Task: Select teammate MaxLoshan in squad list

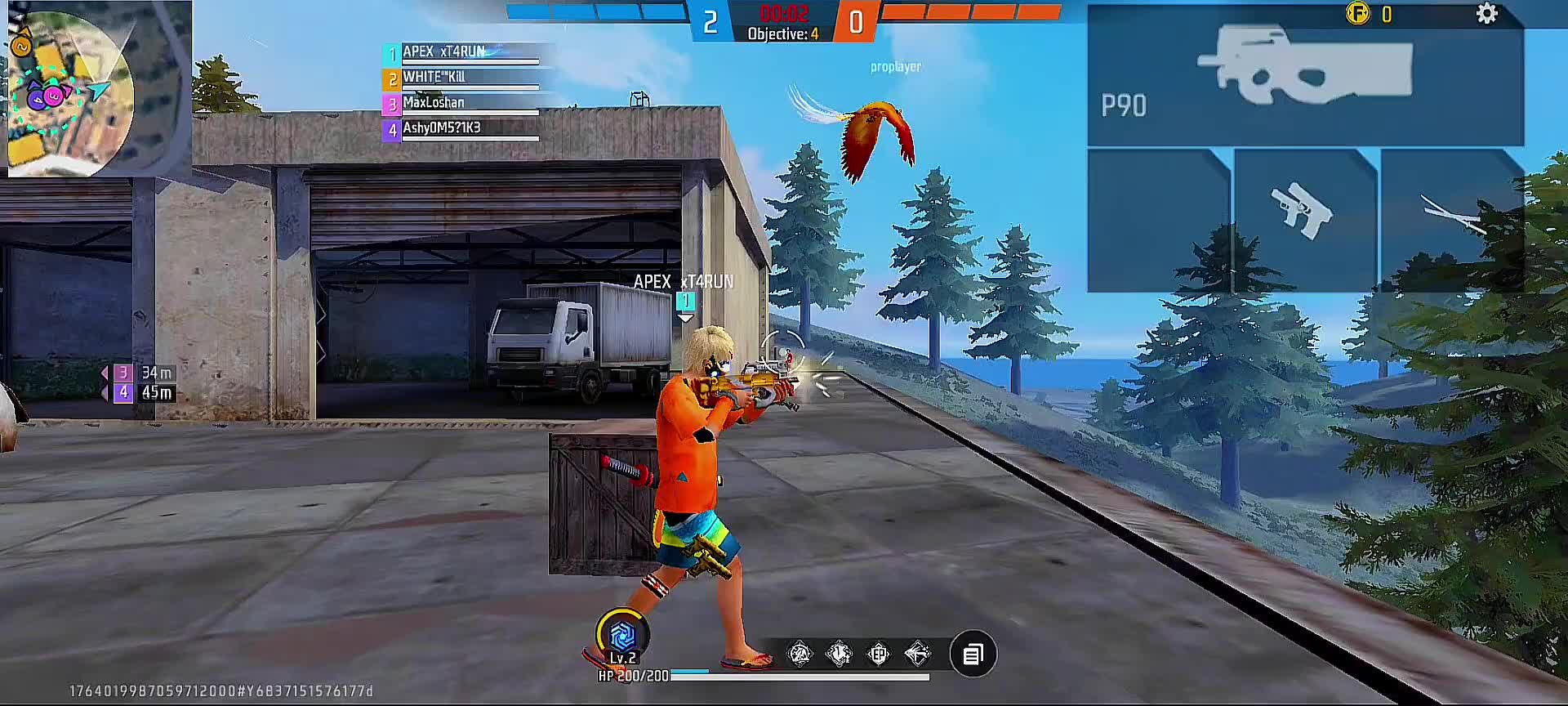Action: tap(461, 104)
